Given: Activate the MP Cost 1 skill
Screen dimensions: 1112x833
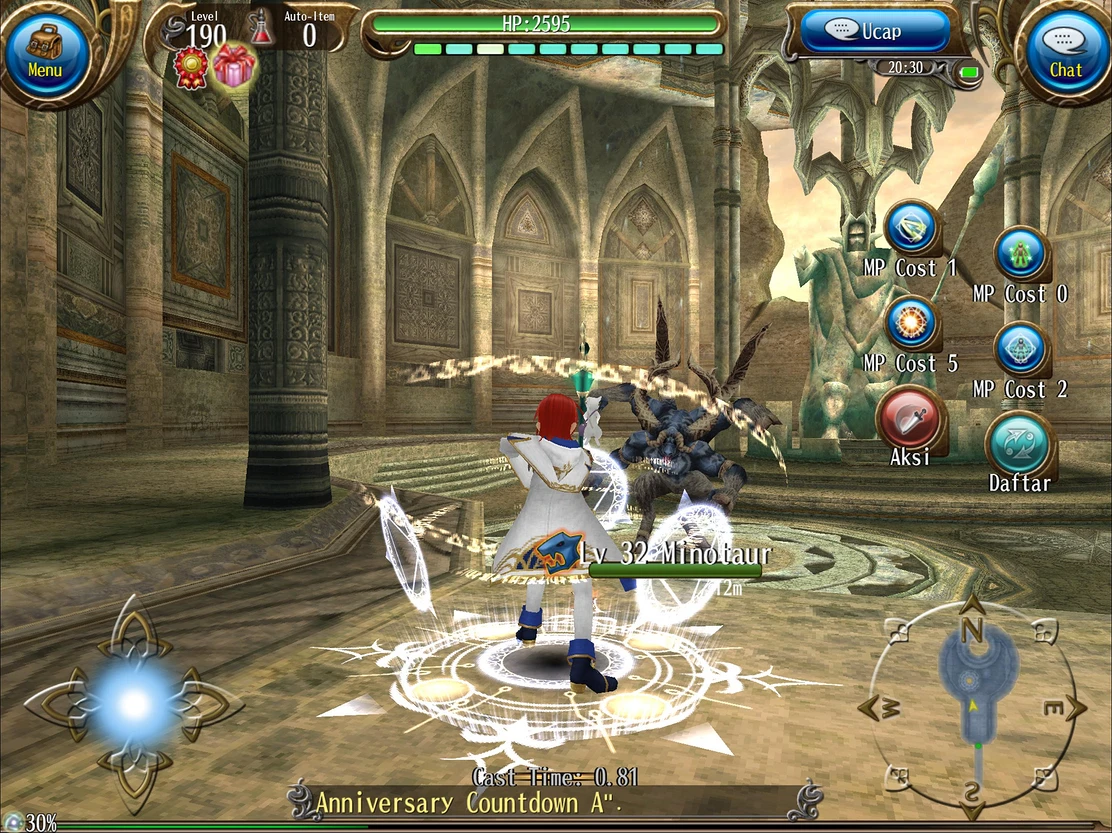Looking at the screenshot, I should coord(912,227).
